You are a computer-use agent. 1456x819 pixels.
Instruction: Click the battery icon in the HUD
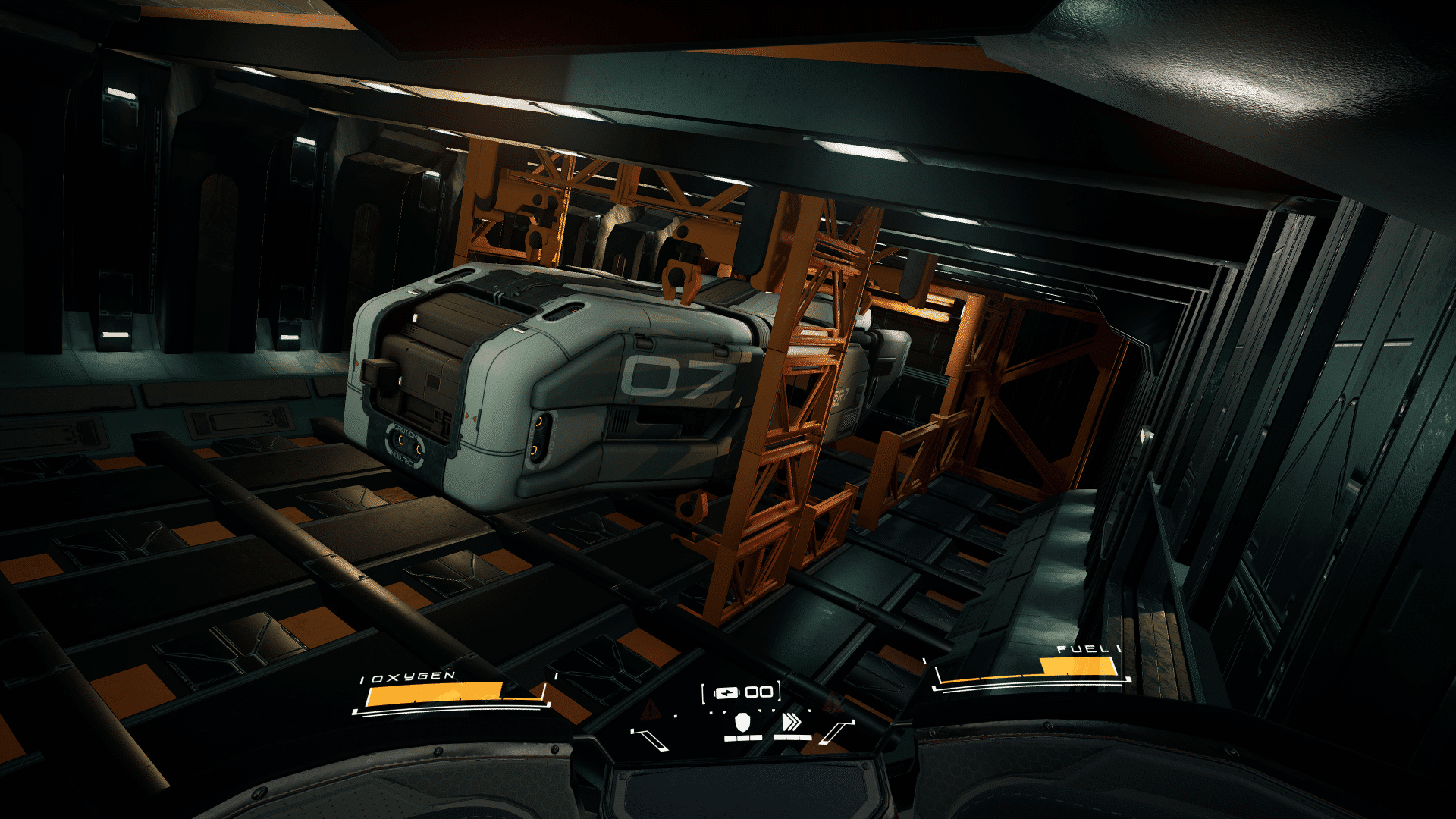(726, 692)
